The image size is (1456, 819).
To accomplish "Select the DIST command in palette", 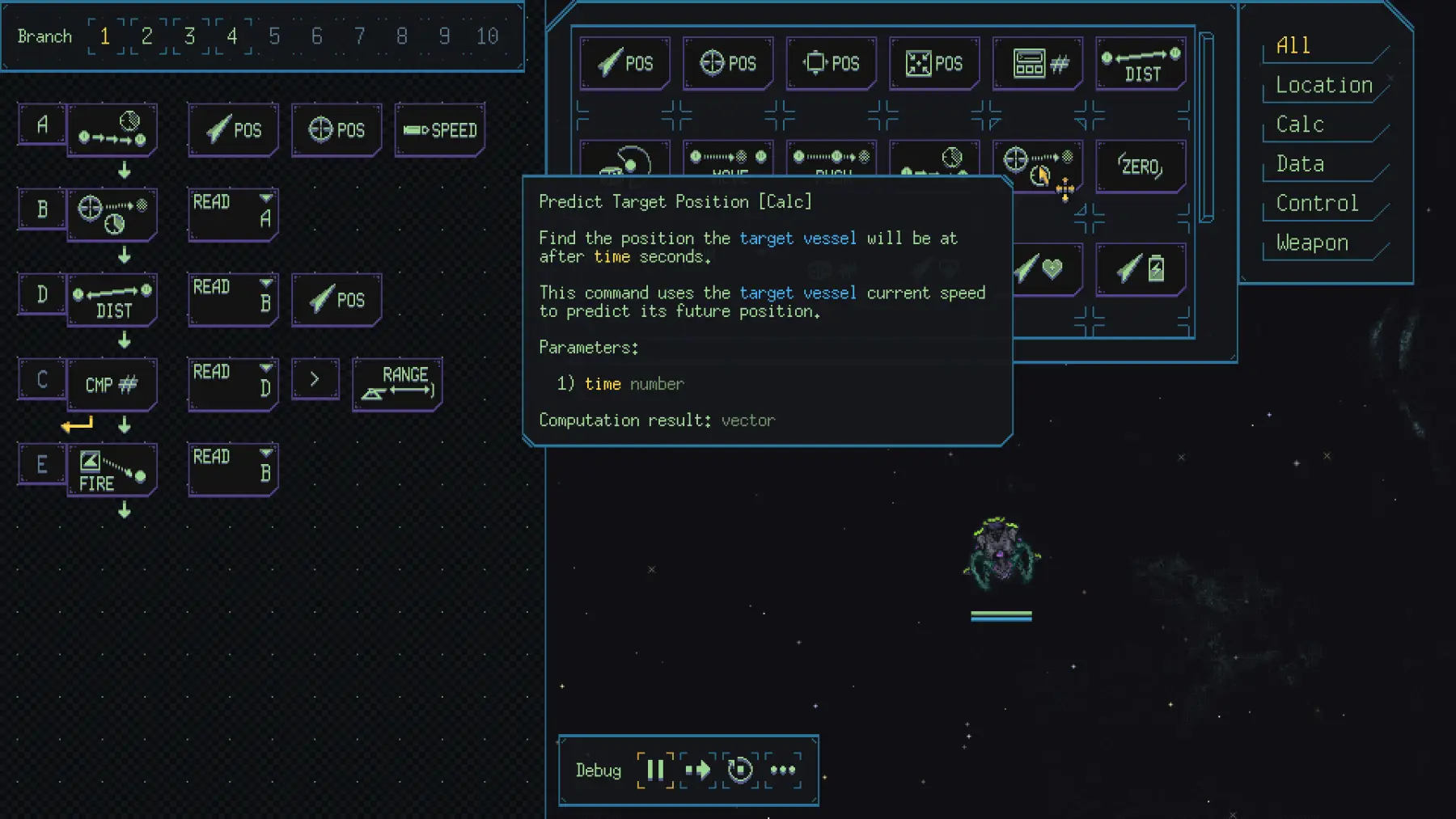I will tap(1141, 64).
